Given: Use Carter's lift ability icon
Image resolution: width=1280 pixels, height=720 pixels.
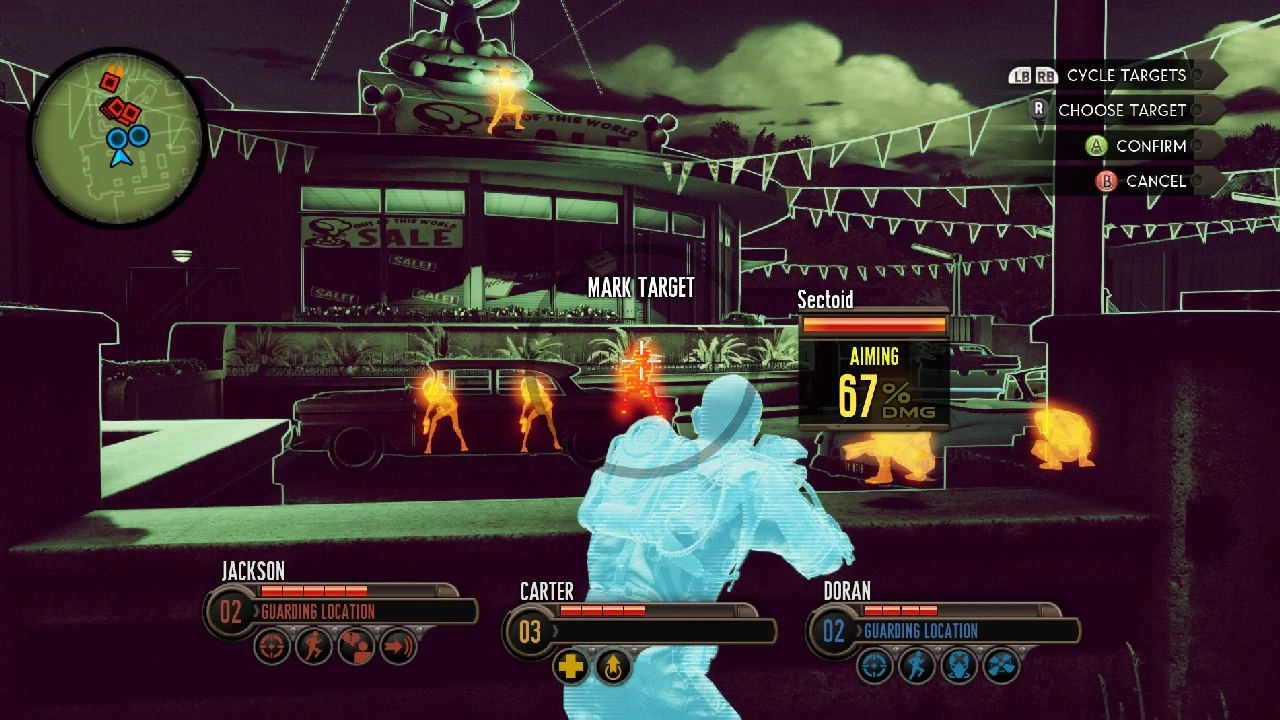Looking at the screenshot, I should click(x=614, y=665).
